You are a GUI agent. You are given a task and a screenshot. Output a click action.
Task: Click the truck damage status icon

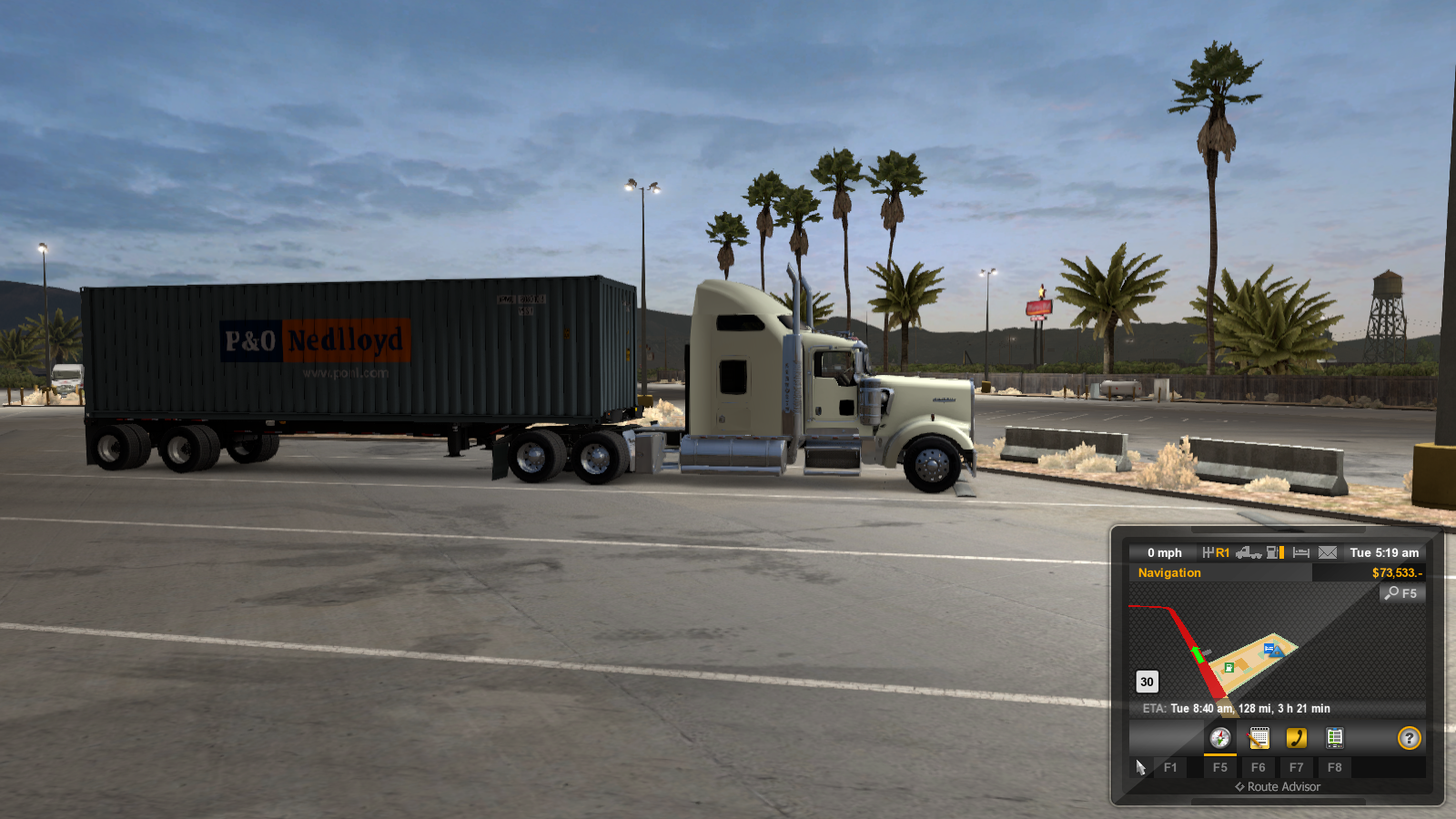(x=1249, y=552)
